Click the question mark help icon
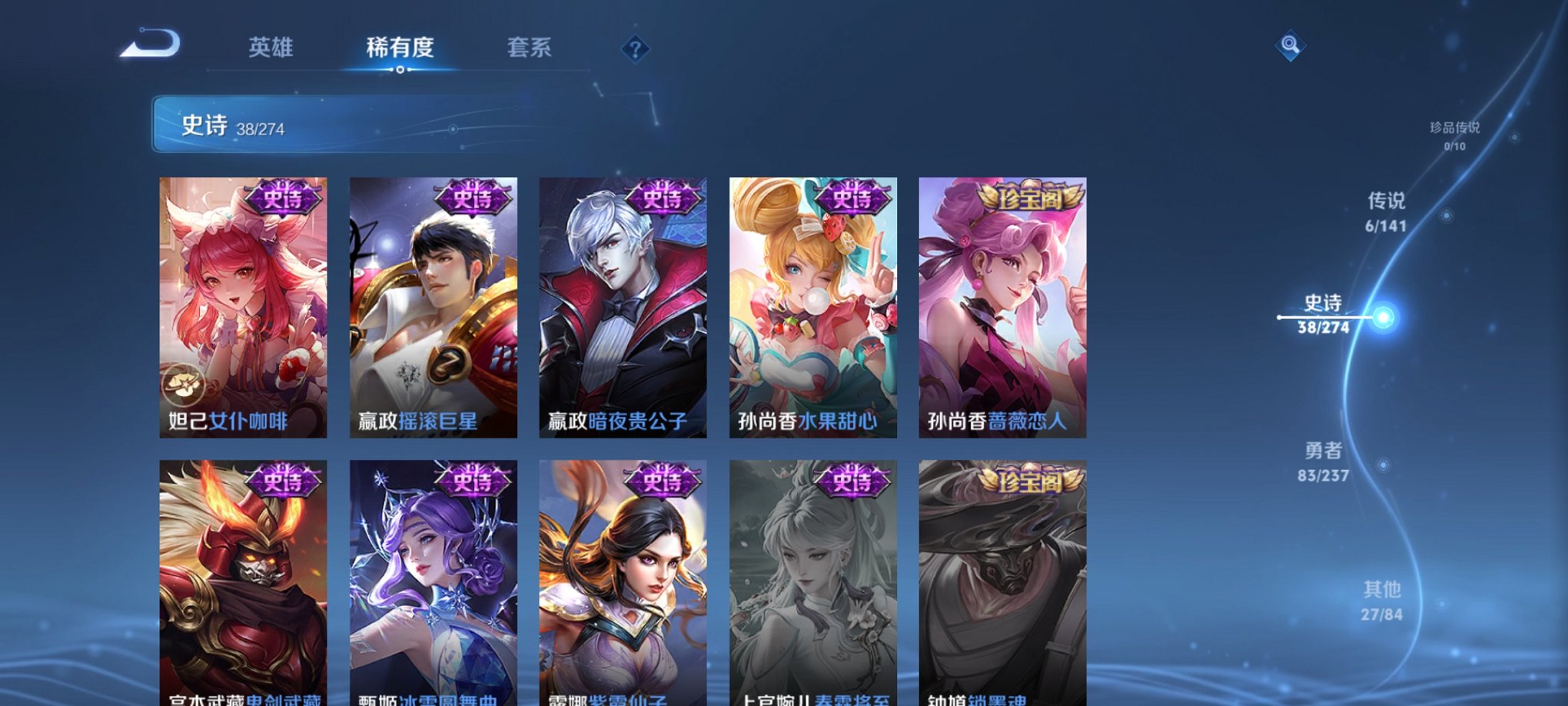The height and width of the screenshot is (706, 1568). (x=634, y=49)
